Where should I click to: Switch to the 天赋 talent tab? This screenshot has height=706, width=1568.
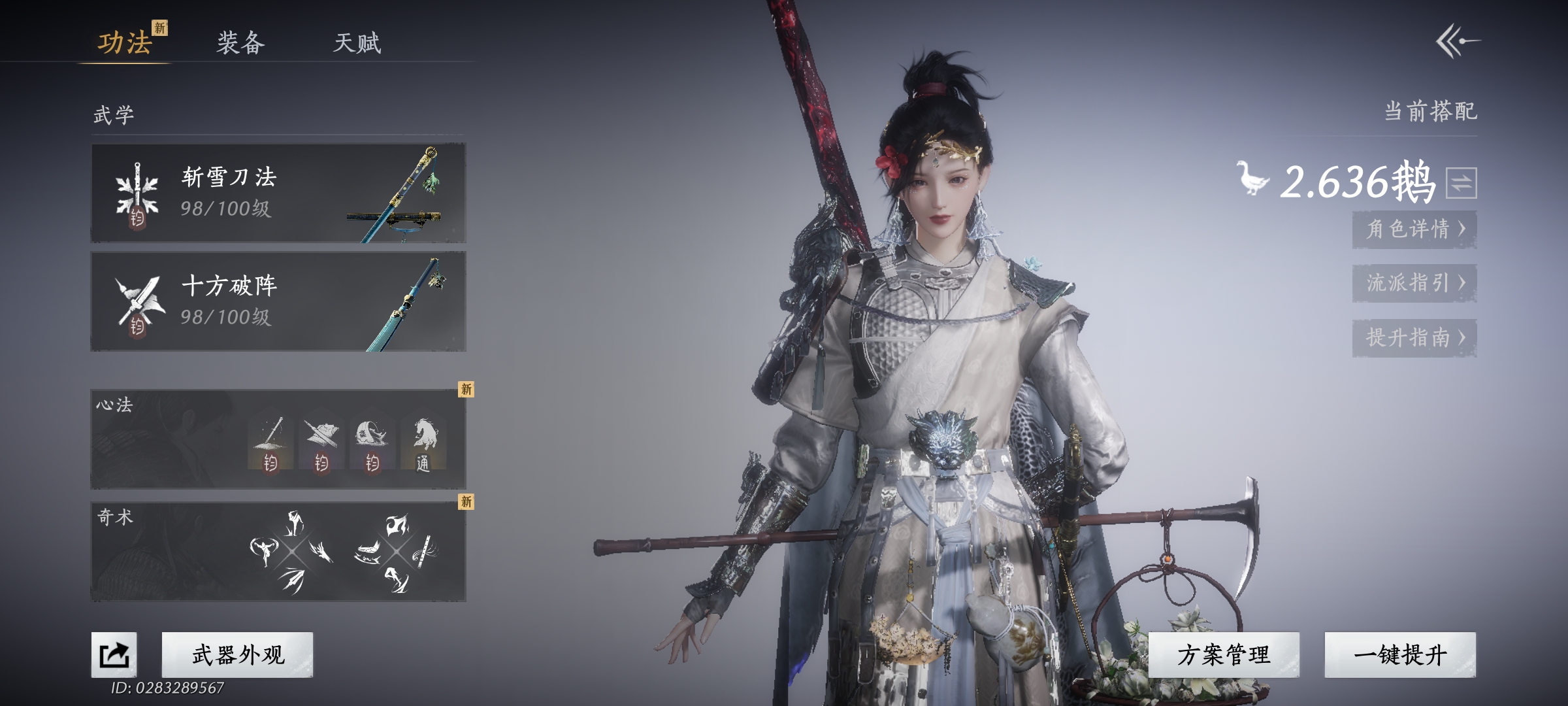click(357, 43)
